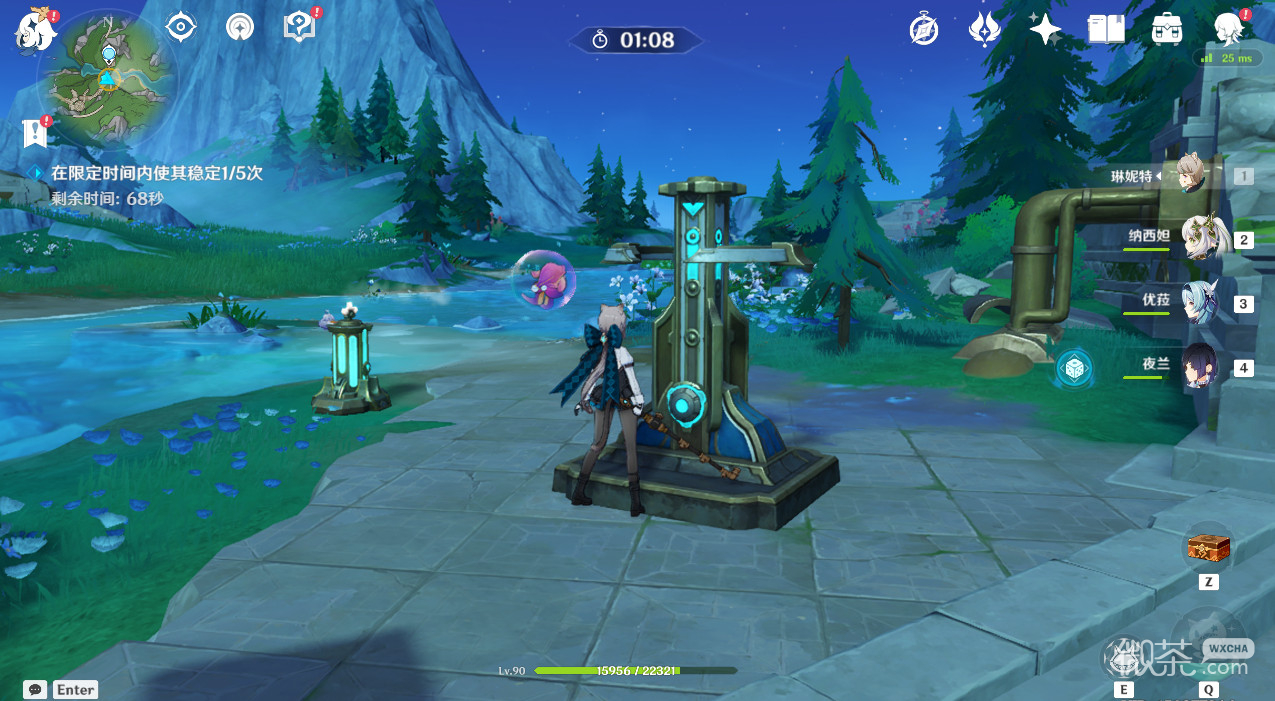
Task: Open the circular minimap
Action: 106,78
